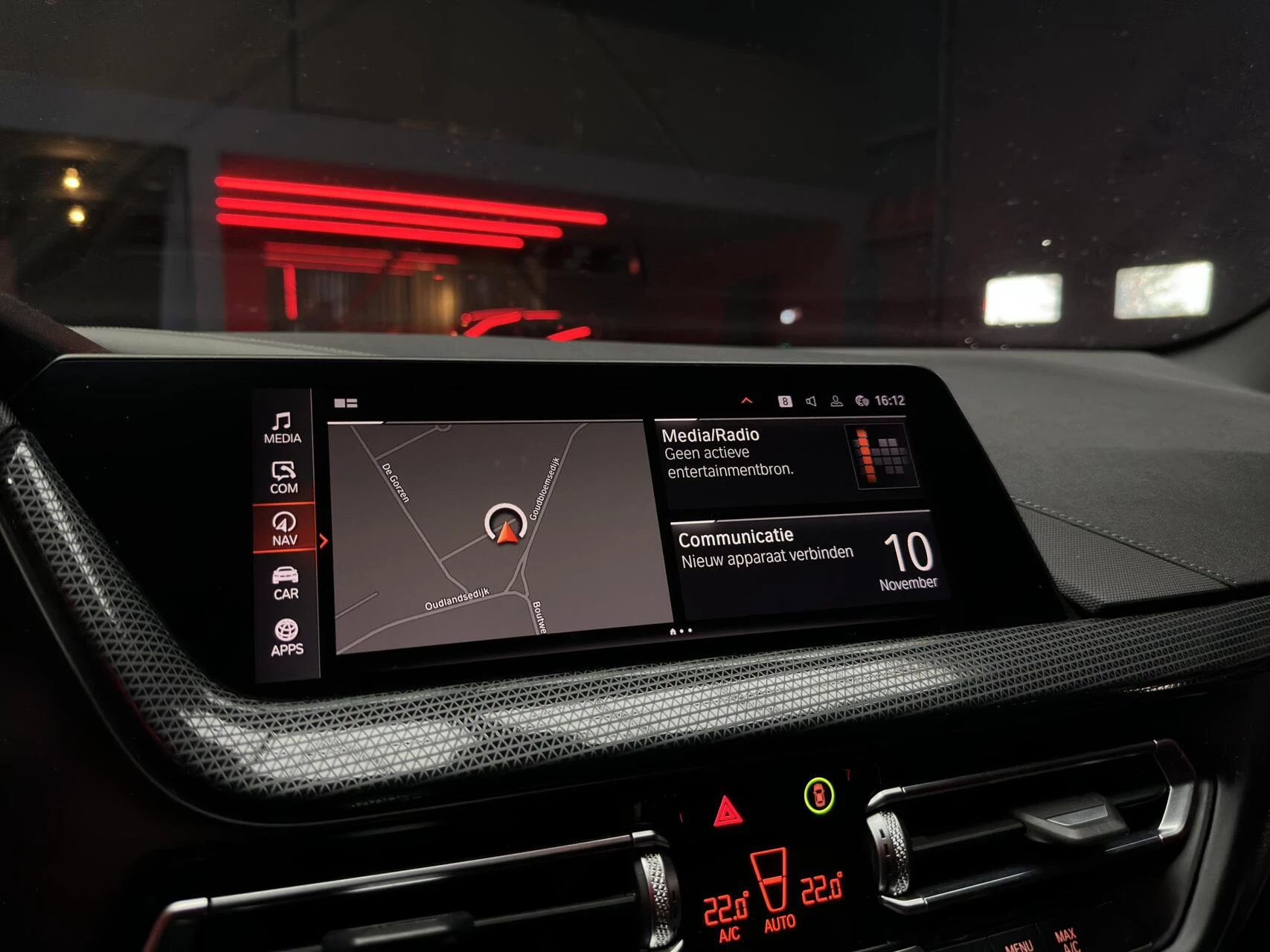Open the MEDIA section in the sidebar
Image resolution: width=1270 pixels, height=952 pixels.
(x=281, y=425)
